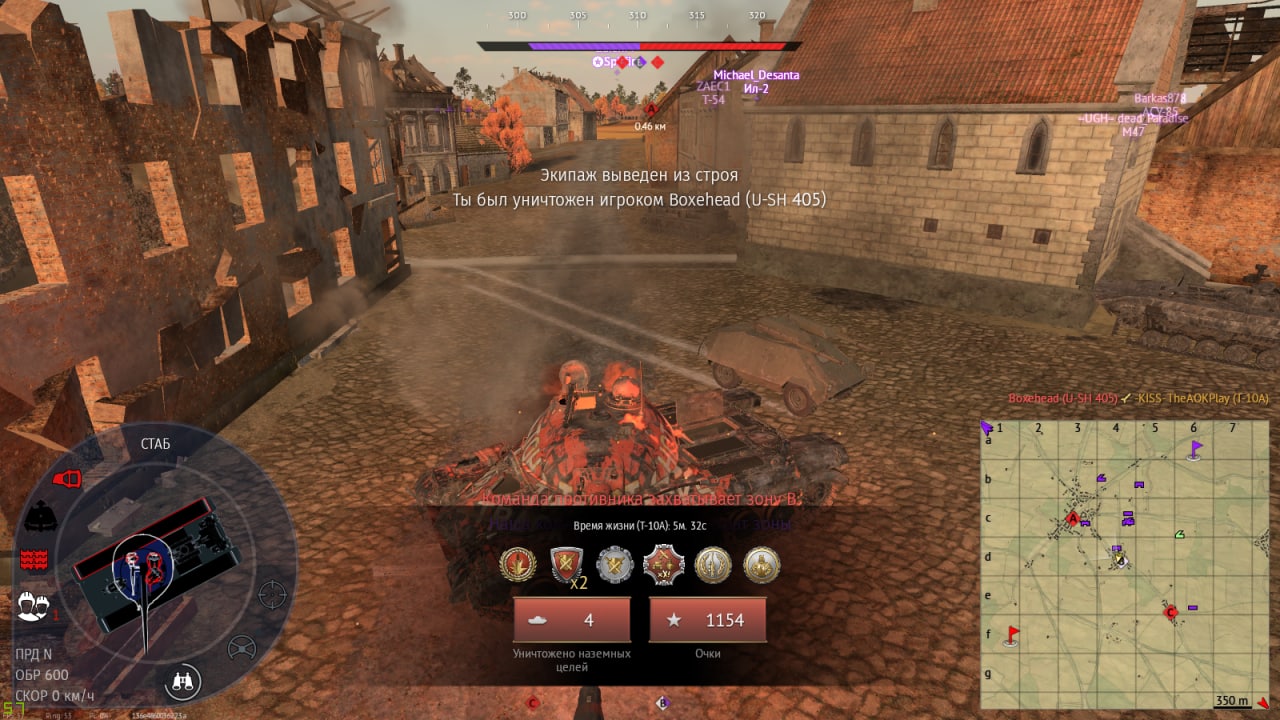1280x720 pixels.
Task: Click the crew members status icon
Action: point(33,605)
